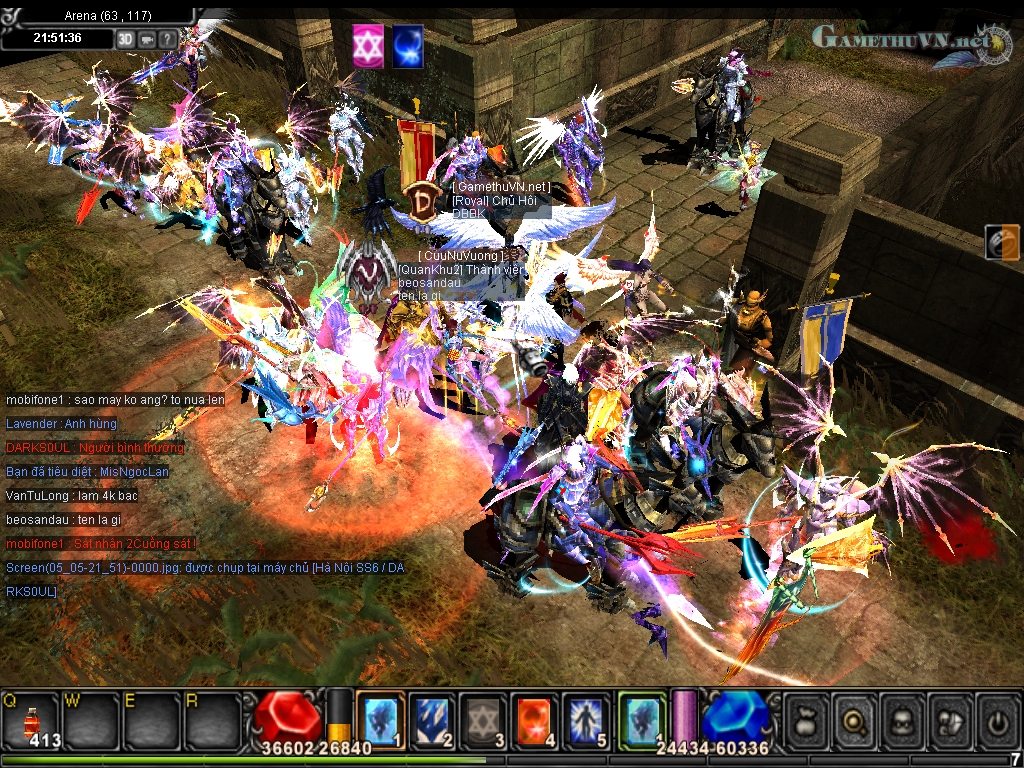Click the ring item icon with orange cooldown
Screen dimensions: 1024x768
pos(1002,242)
